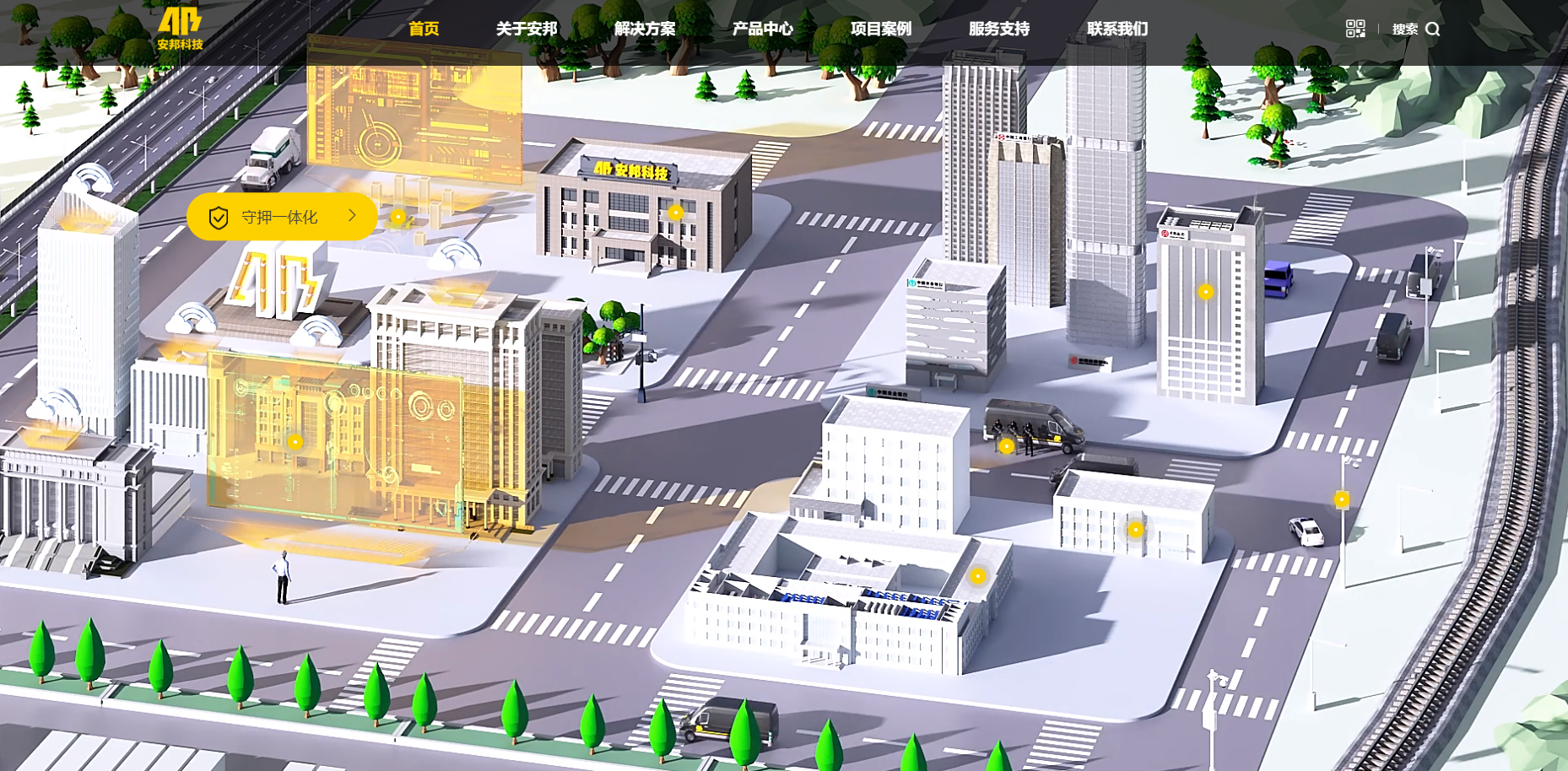
Task: Click the yellow 守押一体化 button
Action: click(282, 217)
